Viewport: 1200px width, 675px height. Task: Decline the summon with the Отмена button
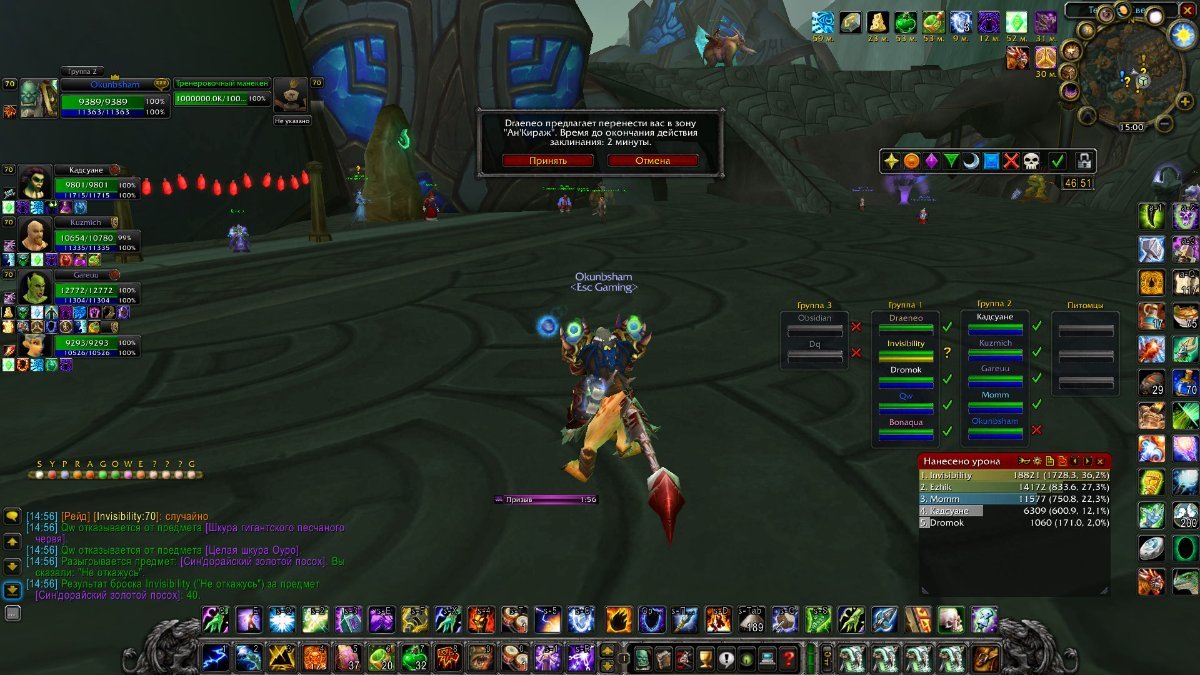(x=652, y=160)
